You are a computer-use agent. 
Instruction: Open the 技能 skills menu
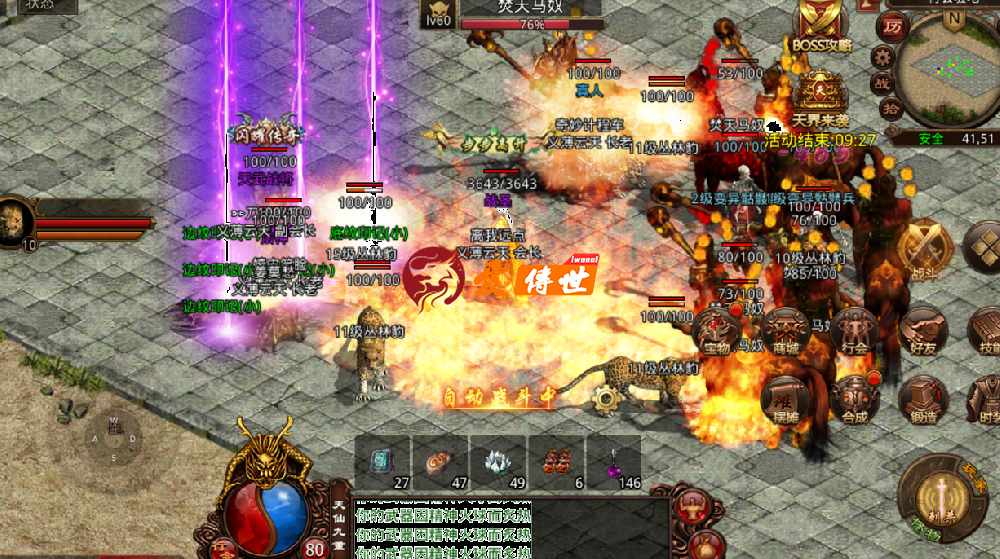pos(985,331)
